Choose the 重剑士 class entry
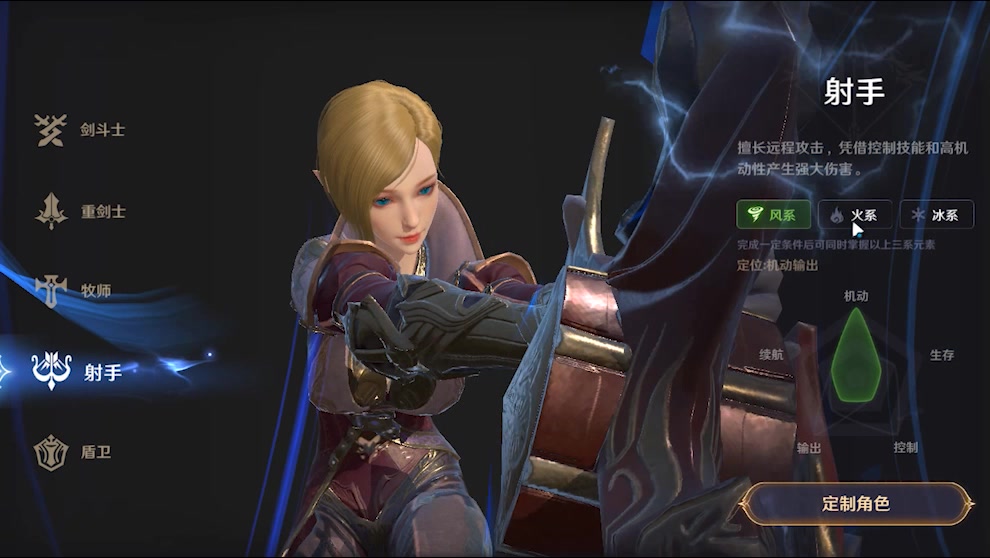Viewport: 990px width, 558px height. click(x=80, y=212)
